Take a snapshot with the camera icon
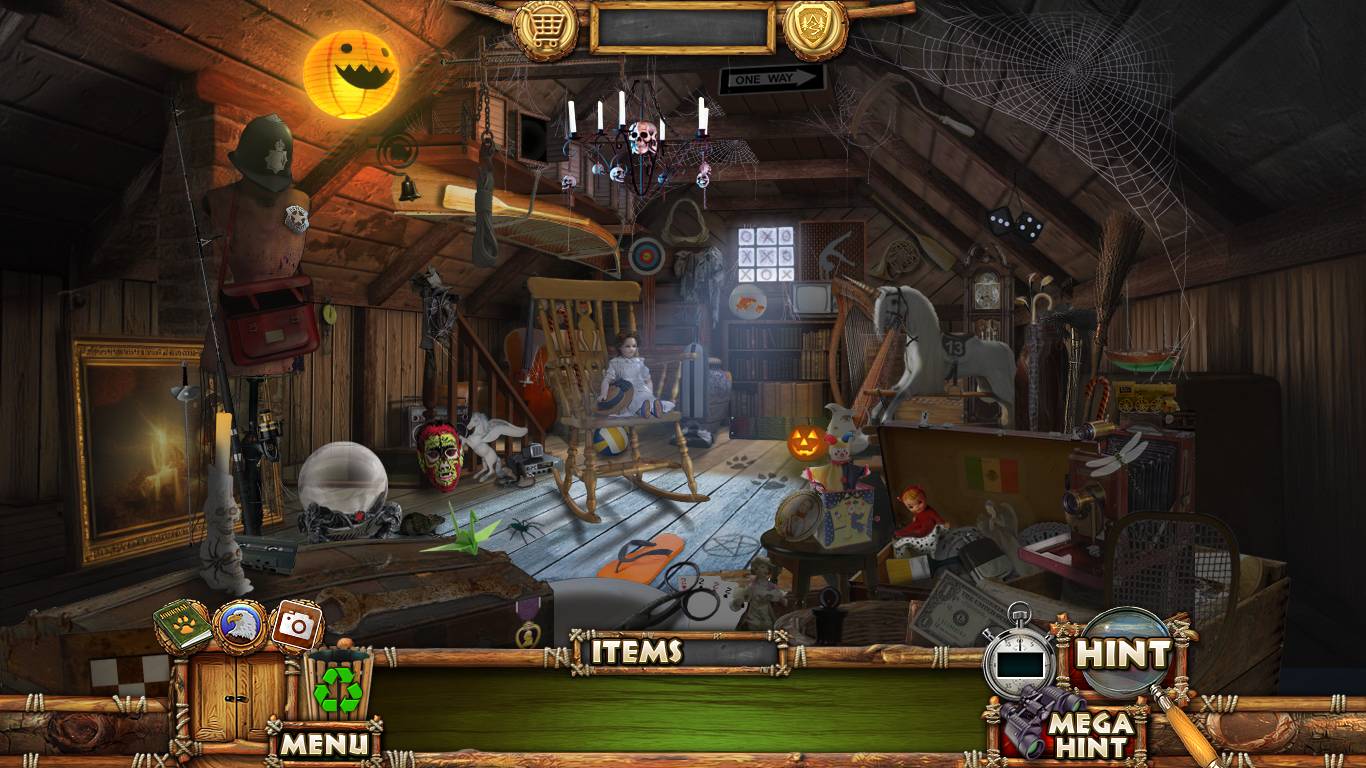The image size is (1366, 768). (296, 626)
